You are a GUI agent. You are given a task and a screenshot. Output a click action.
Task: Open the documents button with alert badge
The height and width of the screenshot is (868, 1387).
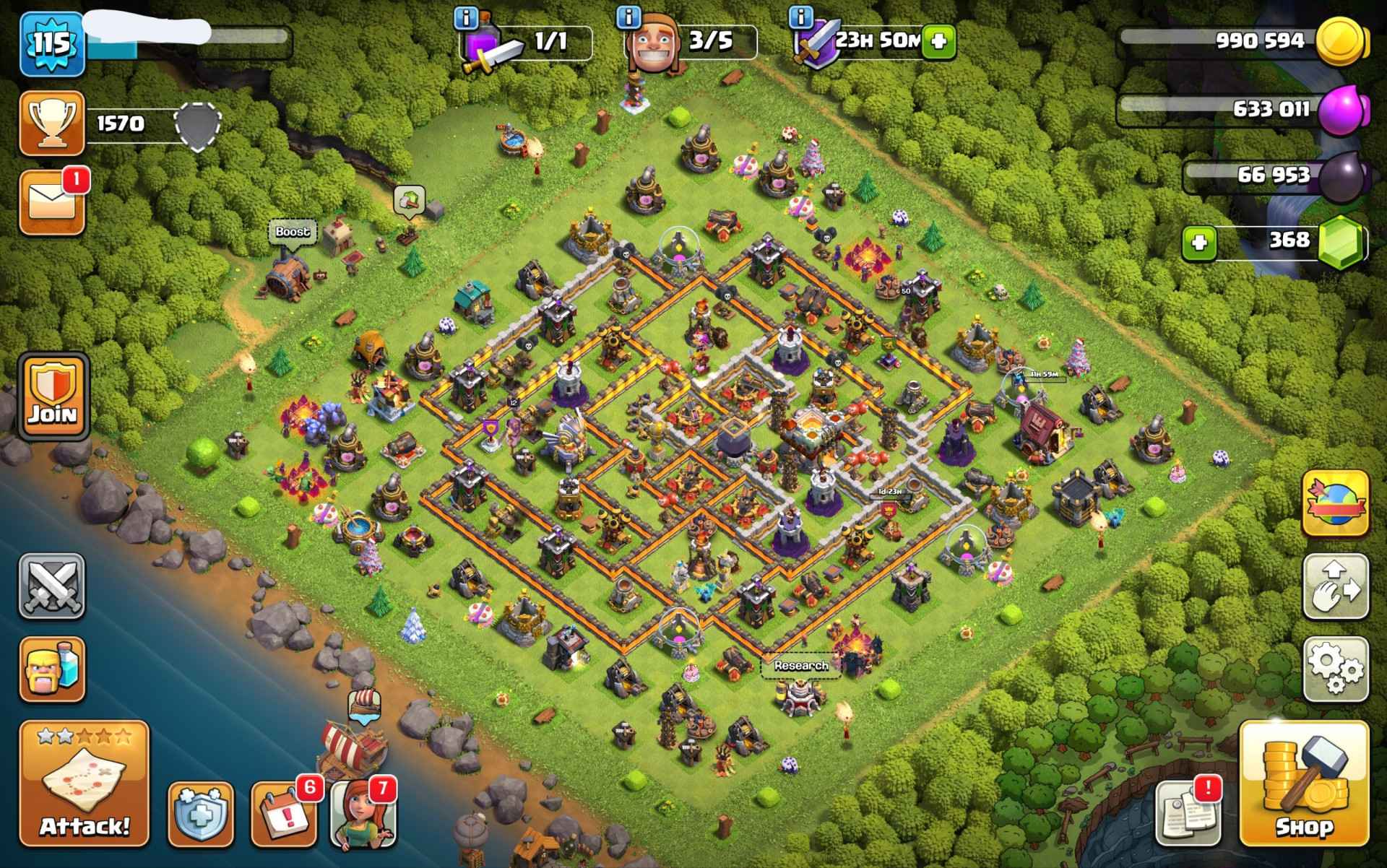coord(1188,814)
